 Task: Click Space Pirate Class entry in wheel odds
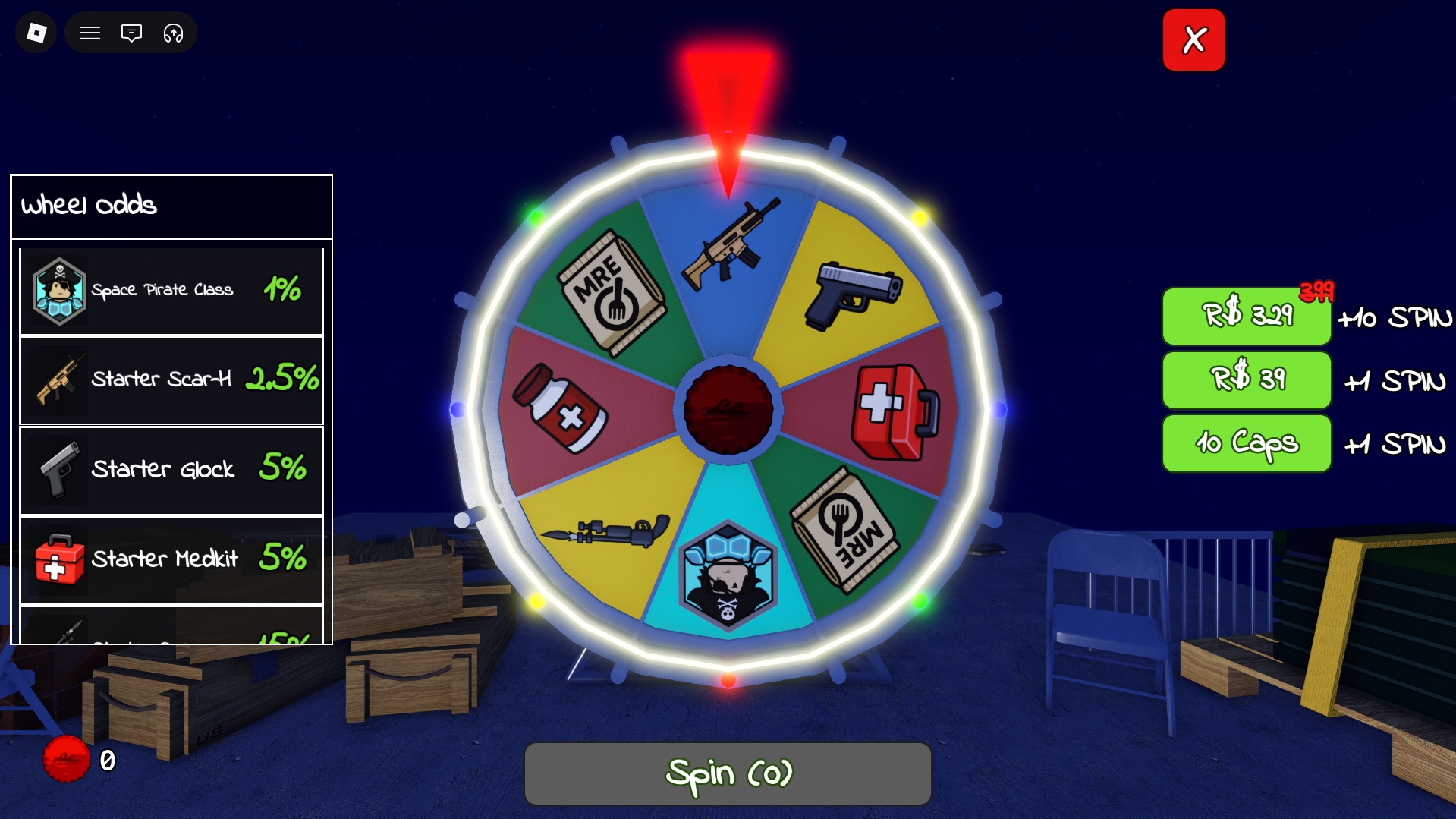coord(171,289)
